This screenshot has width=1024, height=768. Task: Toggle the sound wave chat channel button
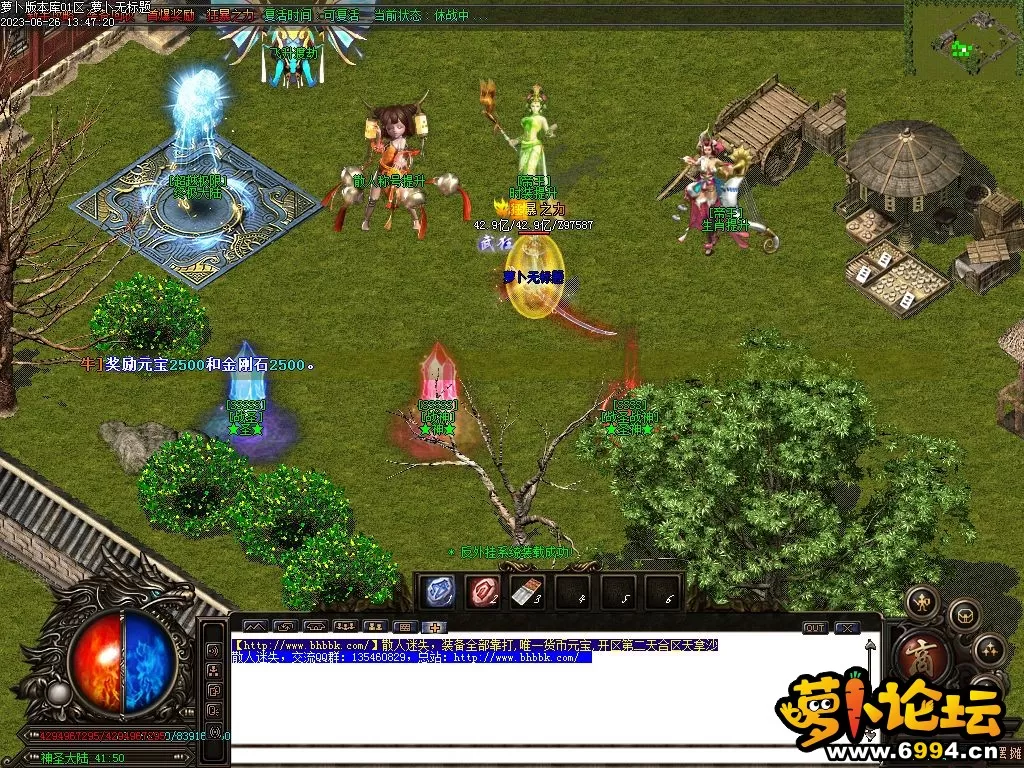click(213, 650)
